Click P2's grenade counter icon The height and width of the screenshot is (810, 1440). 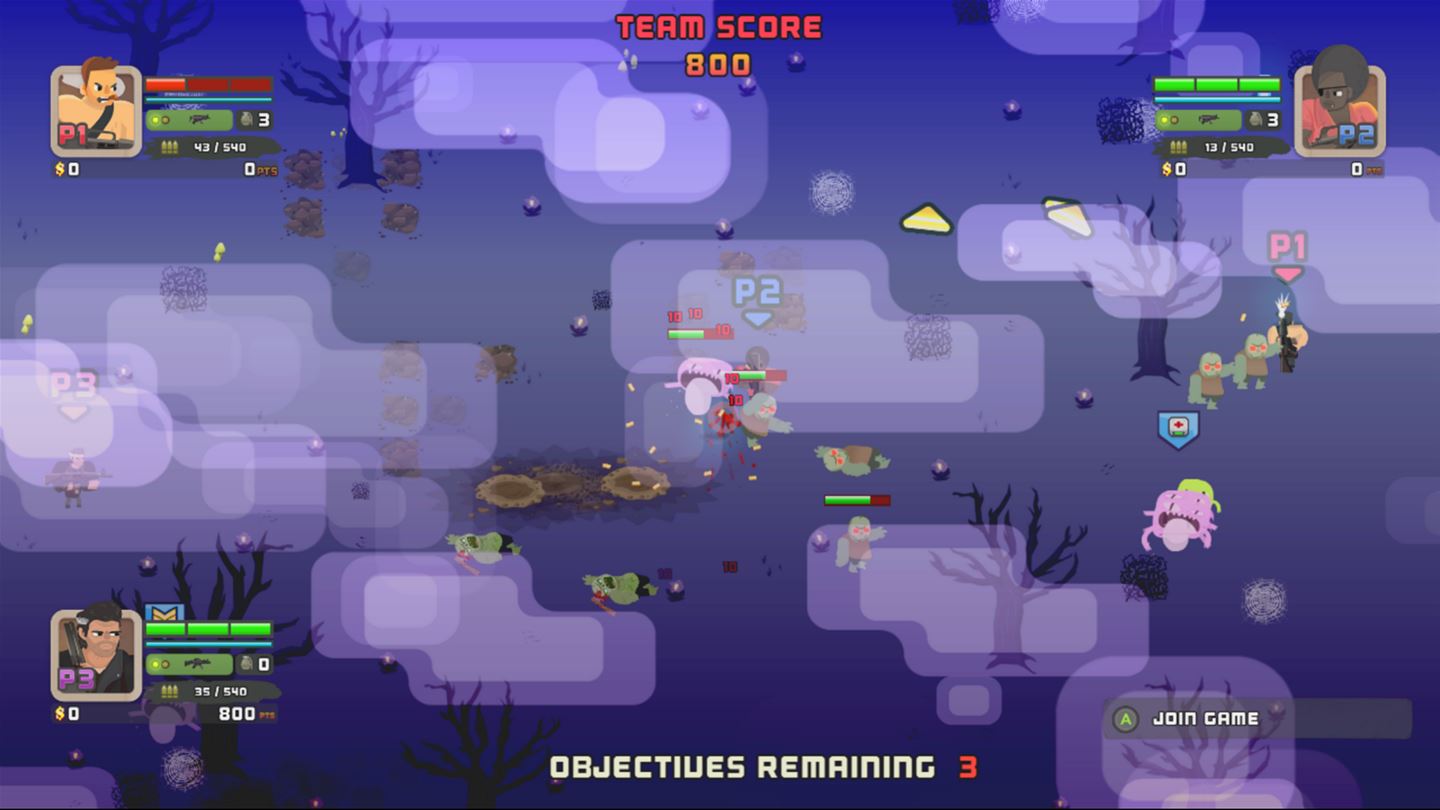(x=1255, y=120)
